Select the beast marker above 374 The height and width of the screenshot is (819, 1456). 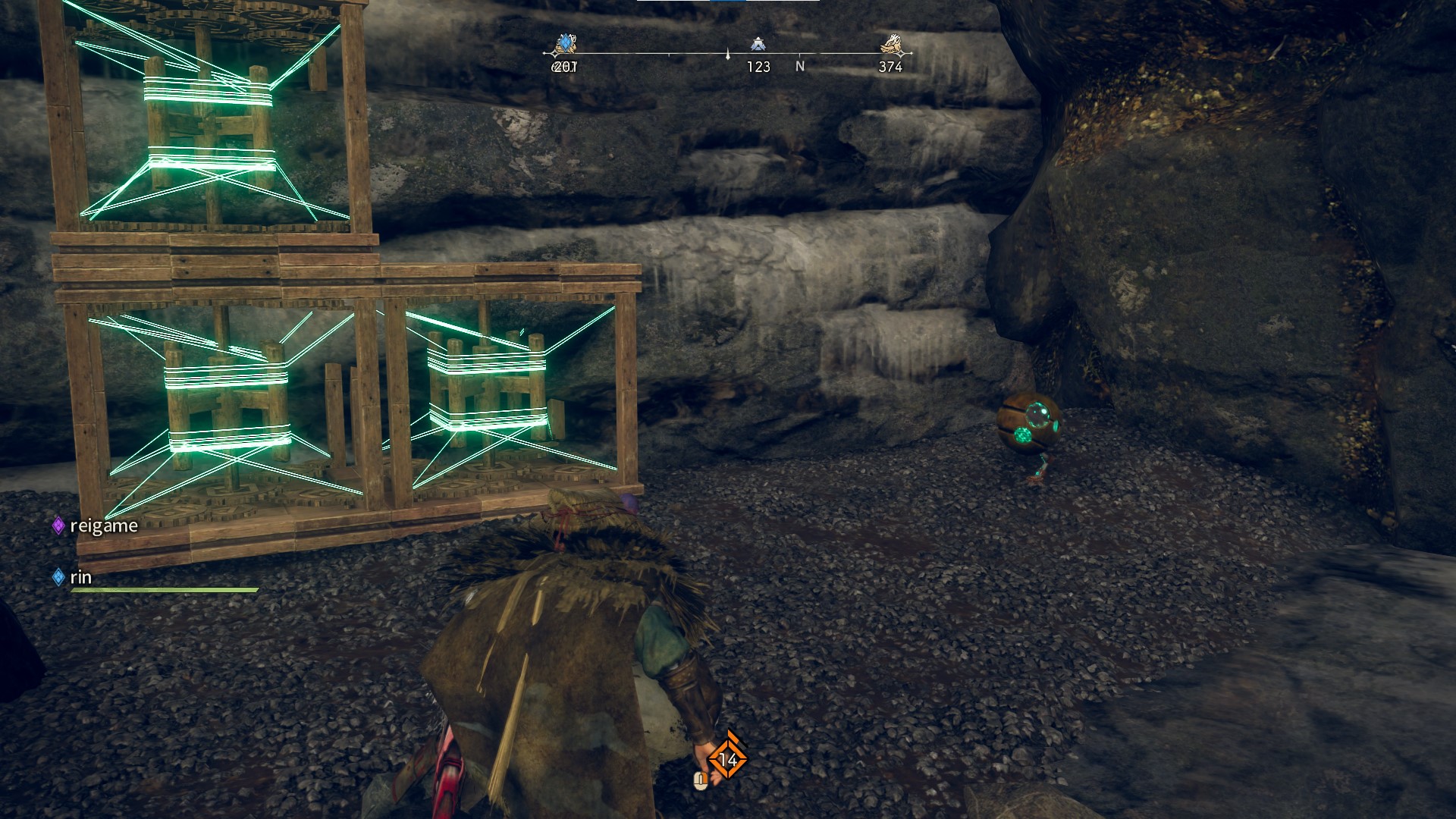[892, 44]
